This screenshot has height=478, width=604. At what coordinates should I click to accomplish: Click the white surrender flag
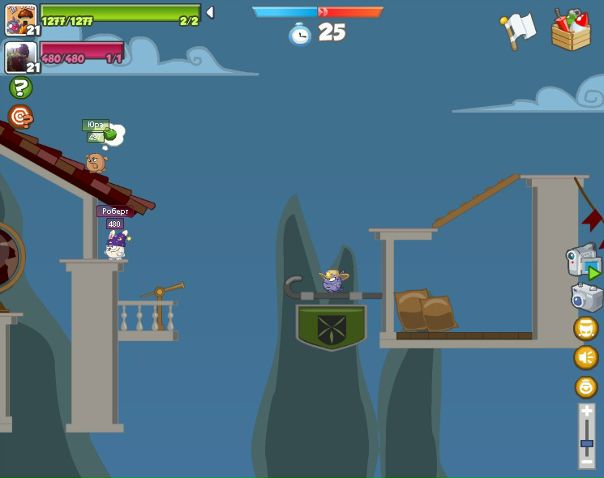click(x=519, y=29)
